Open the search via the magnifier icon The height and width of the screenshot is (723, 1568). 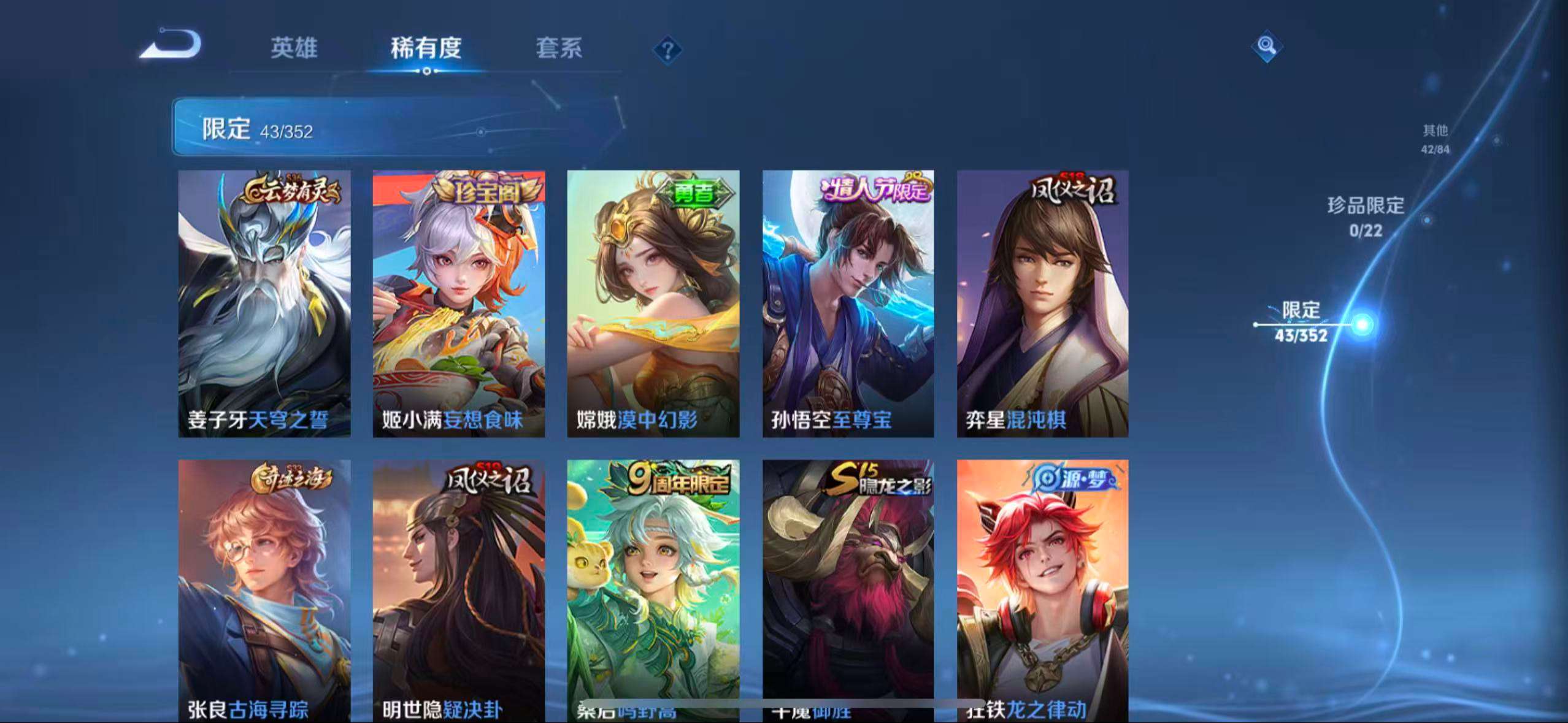coord(1265,45)
